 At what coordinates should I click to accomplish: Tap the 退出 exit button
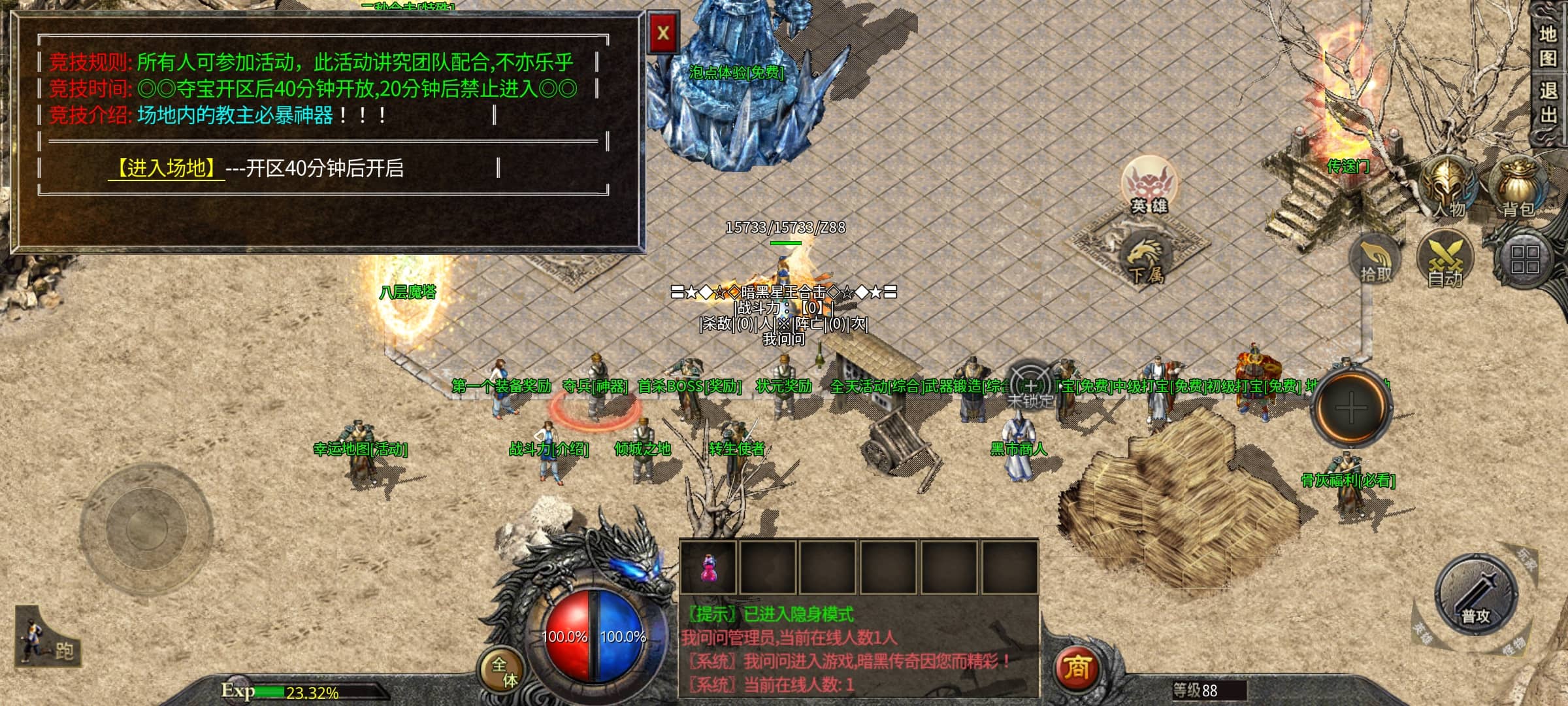[x=1548, y=101]
